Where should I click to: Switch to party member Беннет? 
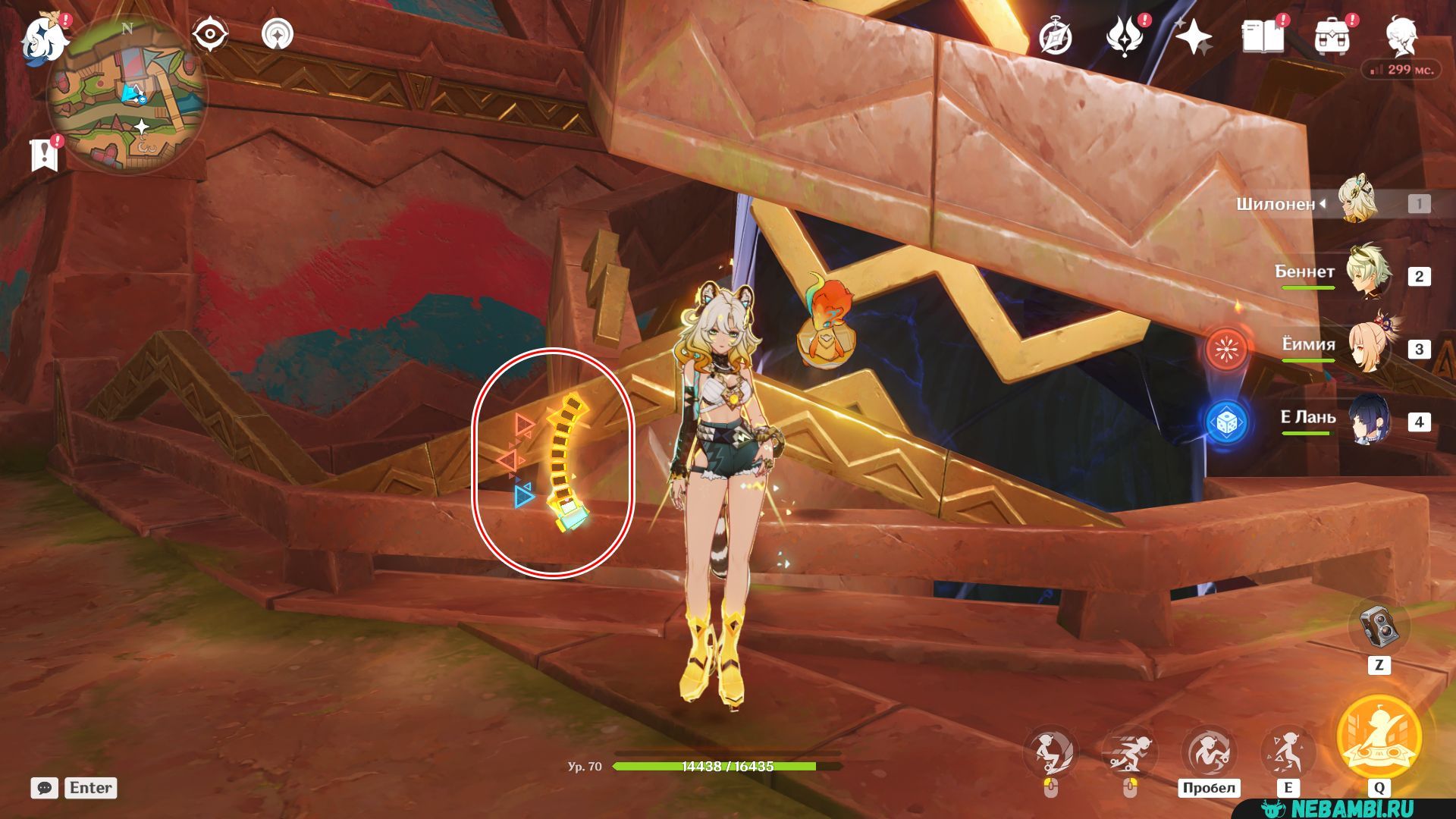tap(1368, 275)
